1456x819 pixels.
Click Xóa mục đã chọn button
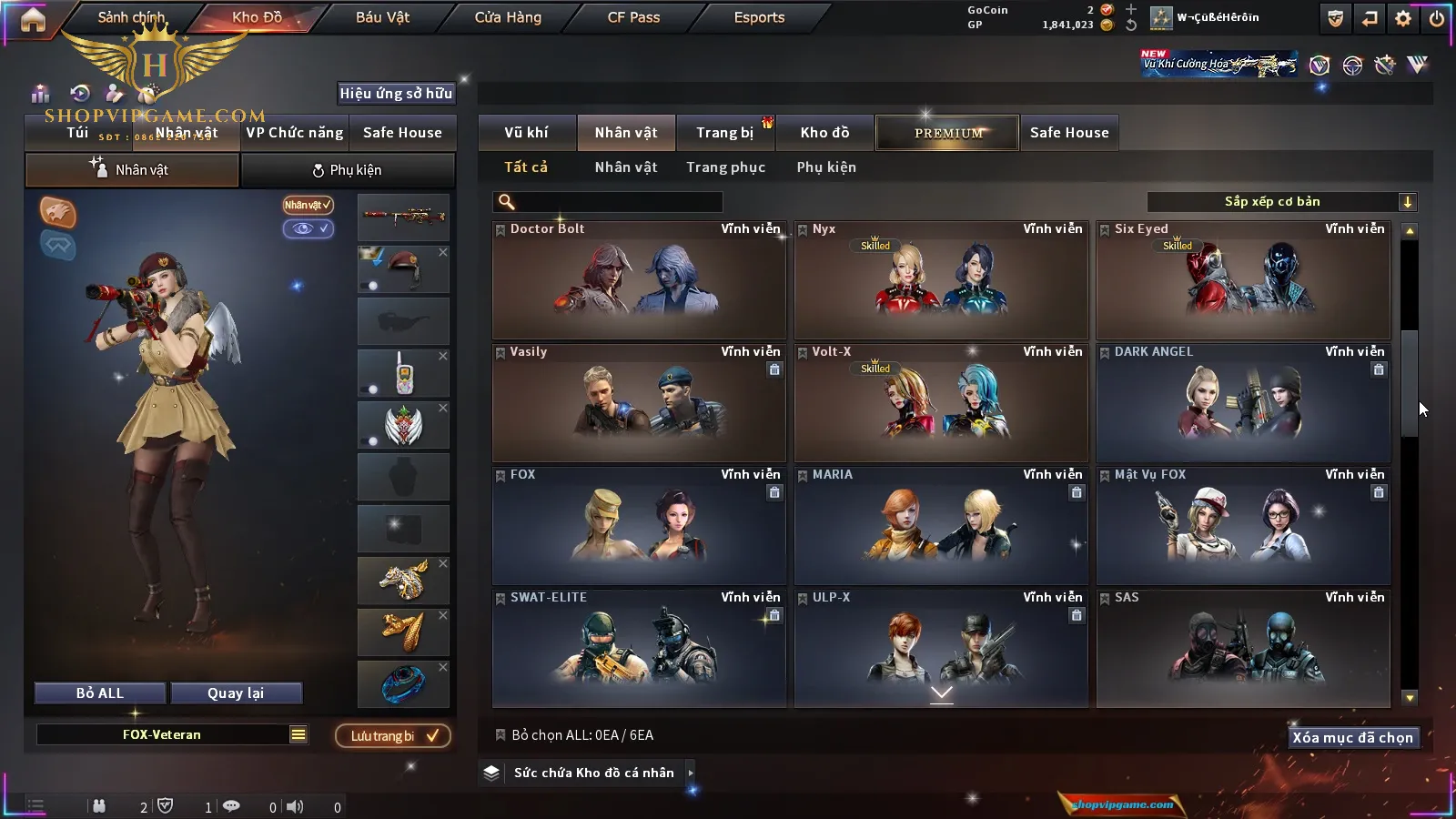coord(1352,738)
